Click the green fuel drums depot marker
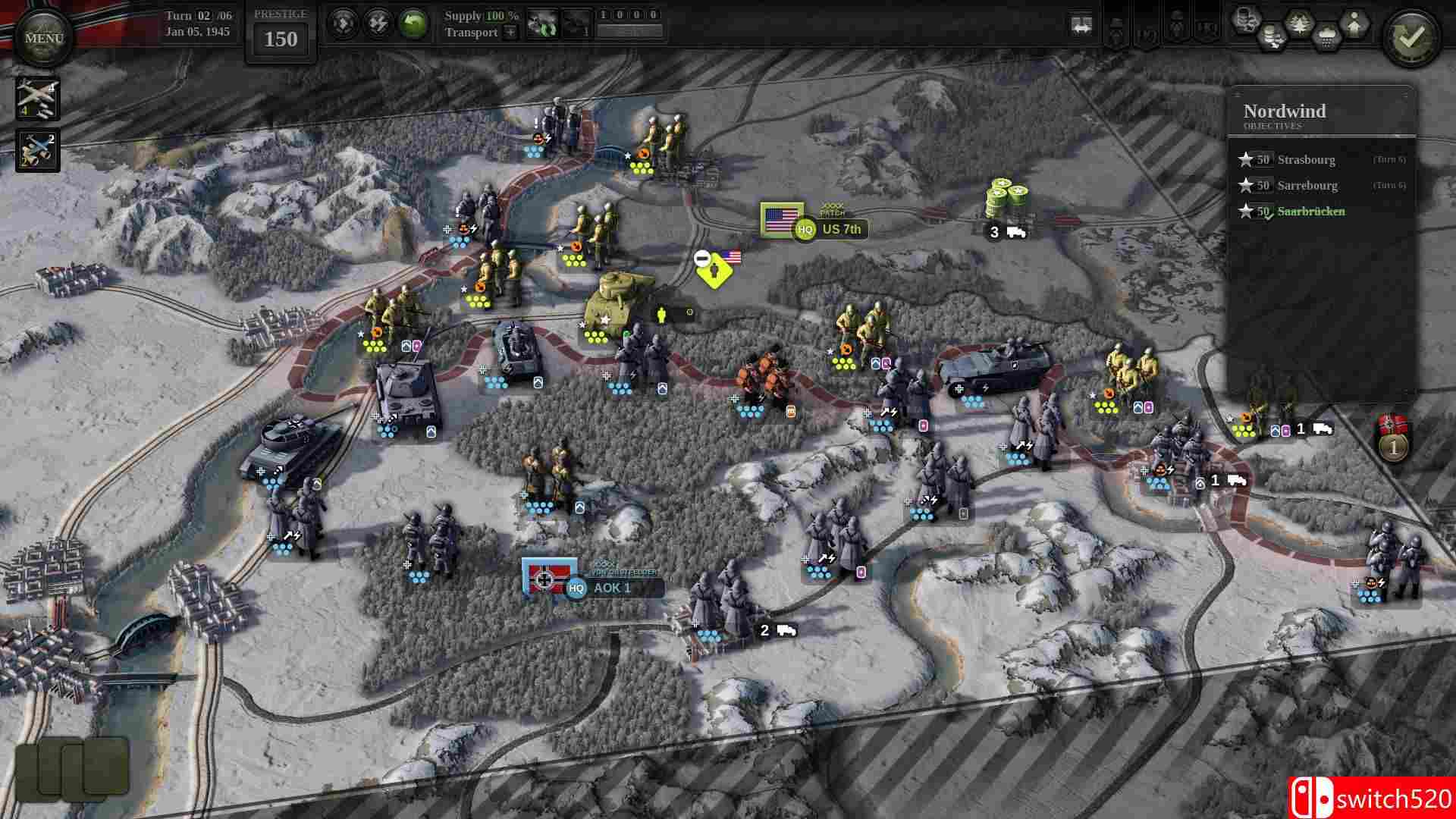Screen dimensions: 1456x819 coord(1006,196)
